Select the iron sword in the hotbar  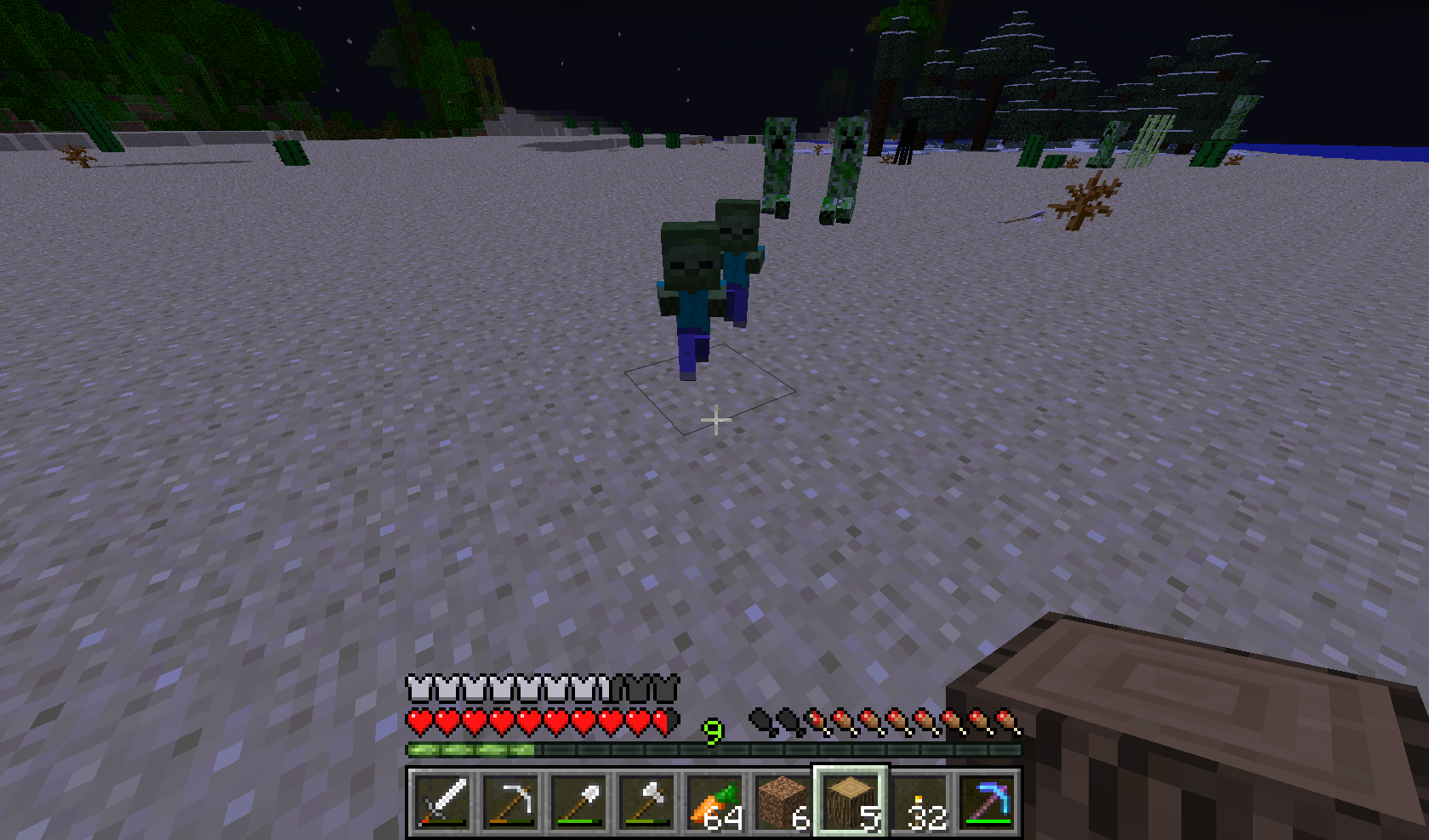441,803
